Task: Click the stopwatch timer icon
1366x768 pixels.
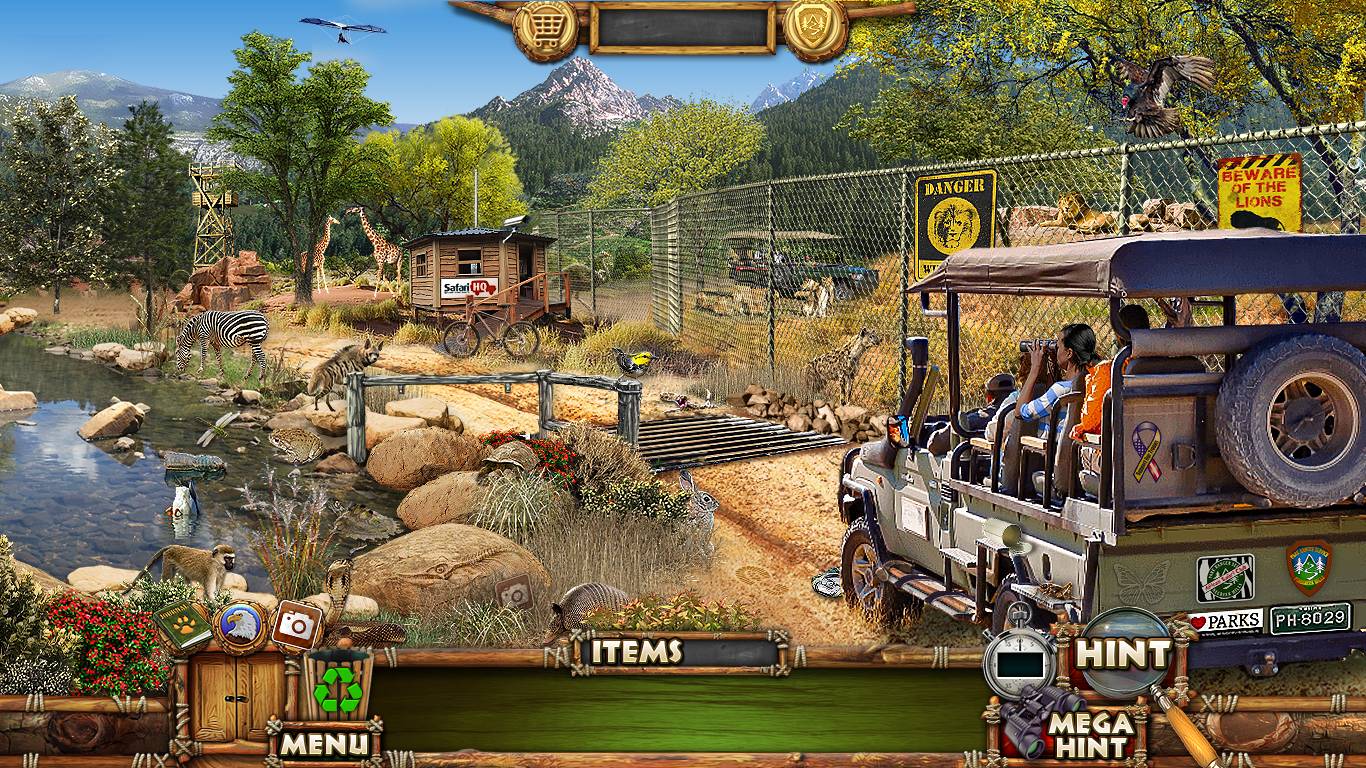Action: point(1019,659)
